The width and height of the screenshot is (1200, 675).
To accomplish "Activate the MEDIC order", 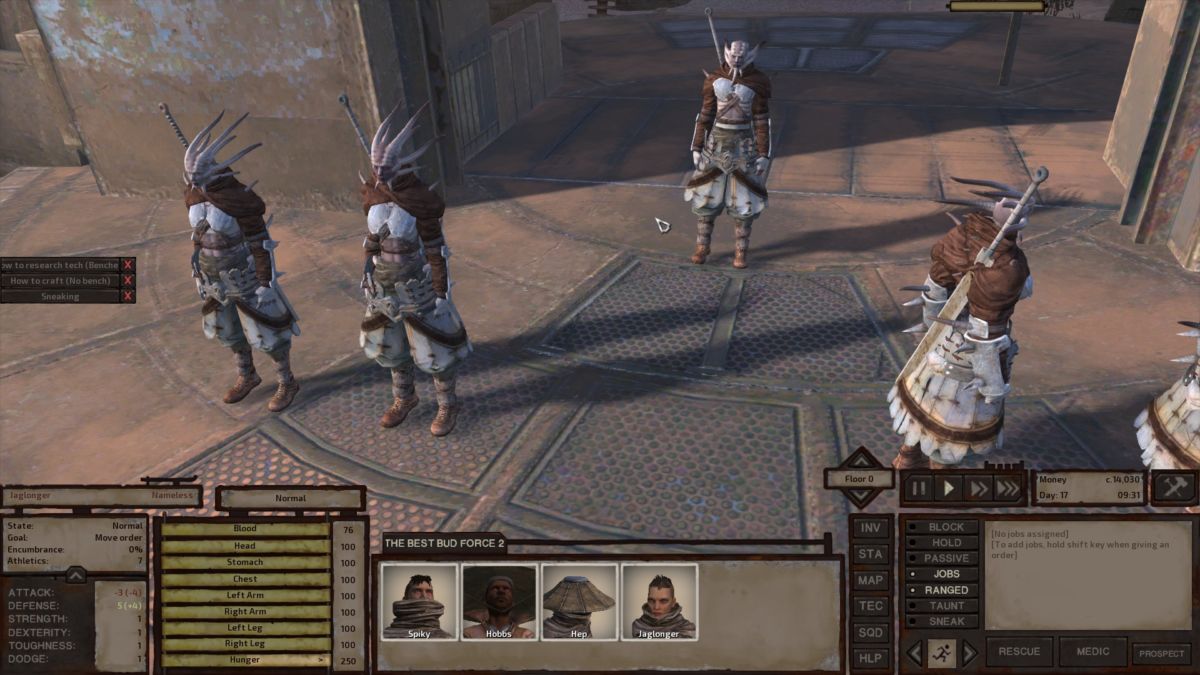I will tap(1092, 652).
